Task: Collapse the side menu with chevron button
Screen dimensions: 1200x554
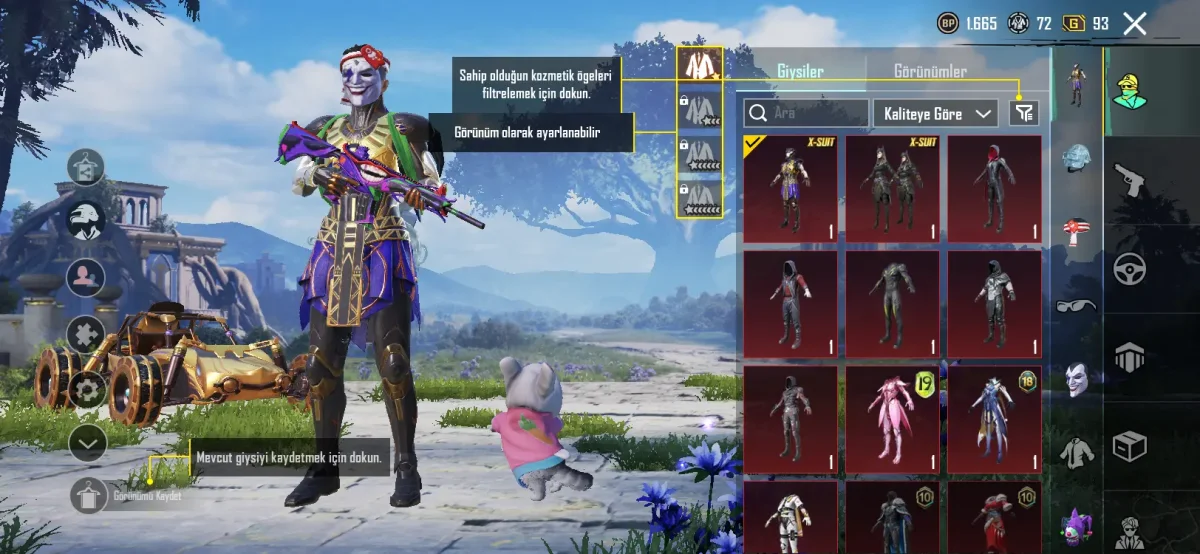Action: [x=87, y=441]
